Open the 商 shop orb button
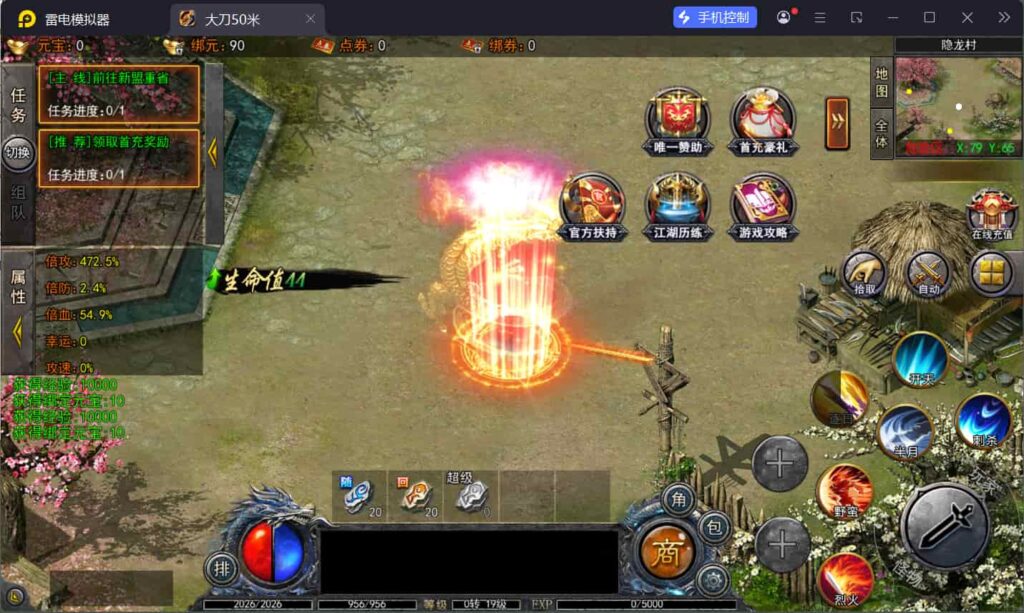Image resolution: width=1024 pixels, height=613 pixels. (666, 551)
